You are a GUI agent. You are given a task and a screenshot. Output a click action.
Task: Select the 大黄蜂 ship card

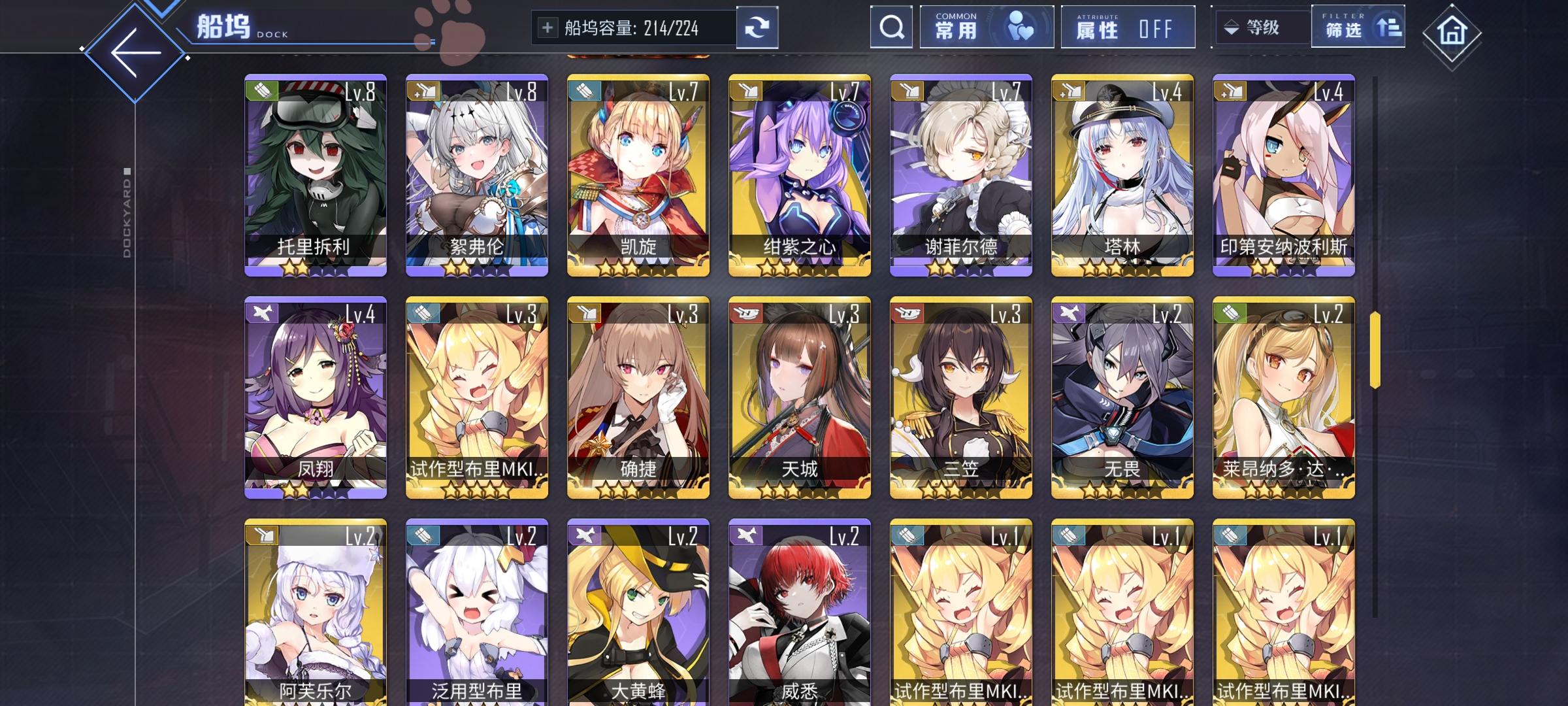[637, 614]
